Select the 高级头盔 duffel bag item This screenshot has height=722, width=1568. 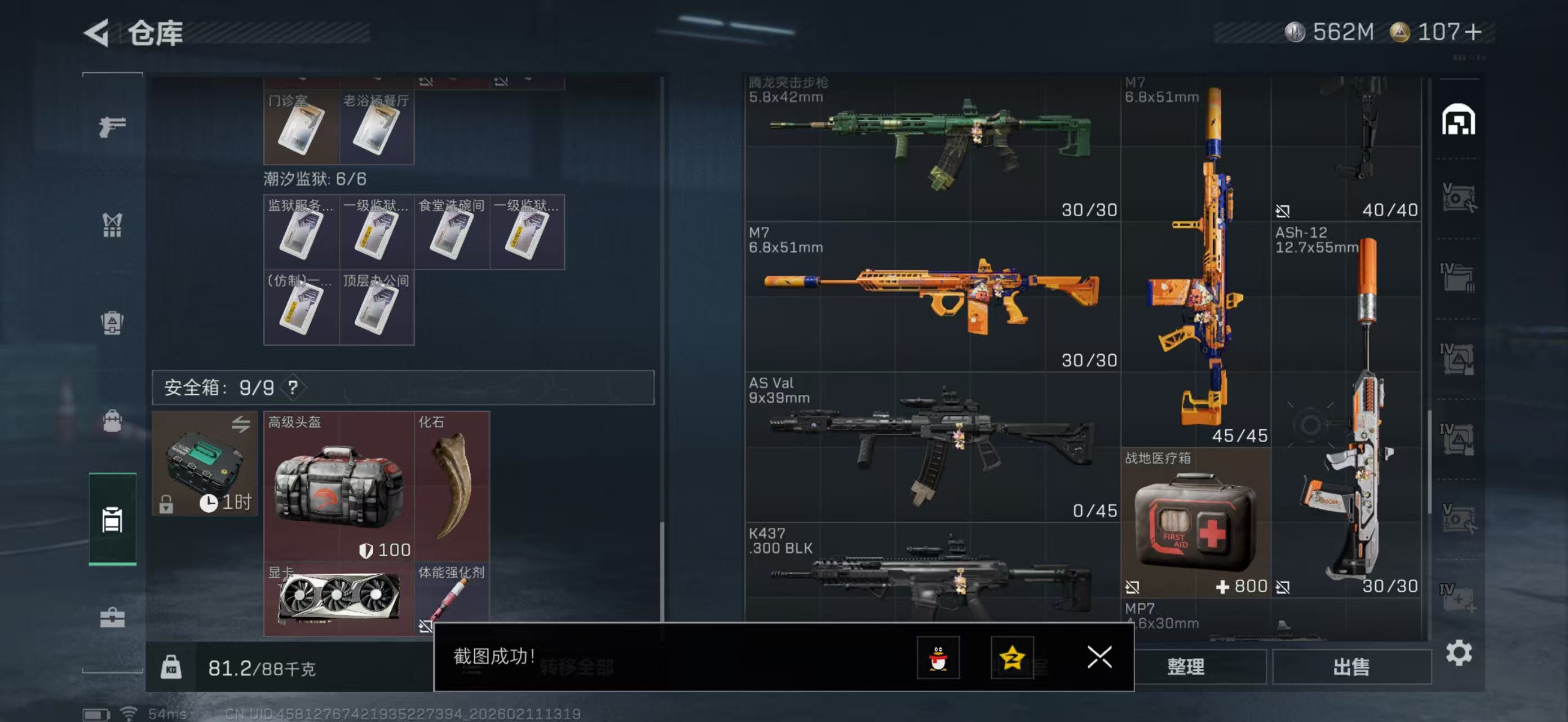point(338,486)
